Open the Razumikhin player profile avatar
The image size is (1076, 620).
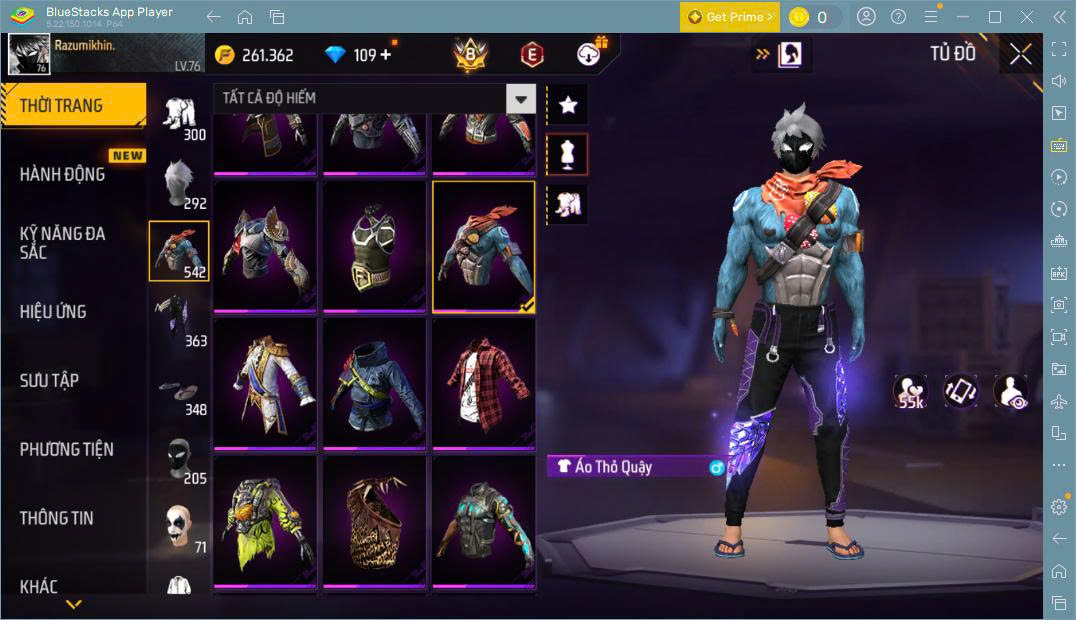point(29,54)
